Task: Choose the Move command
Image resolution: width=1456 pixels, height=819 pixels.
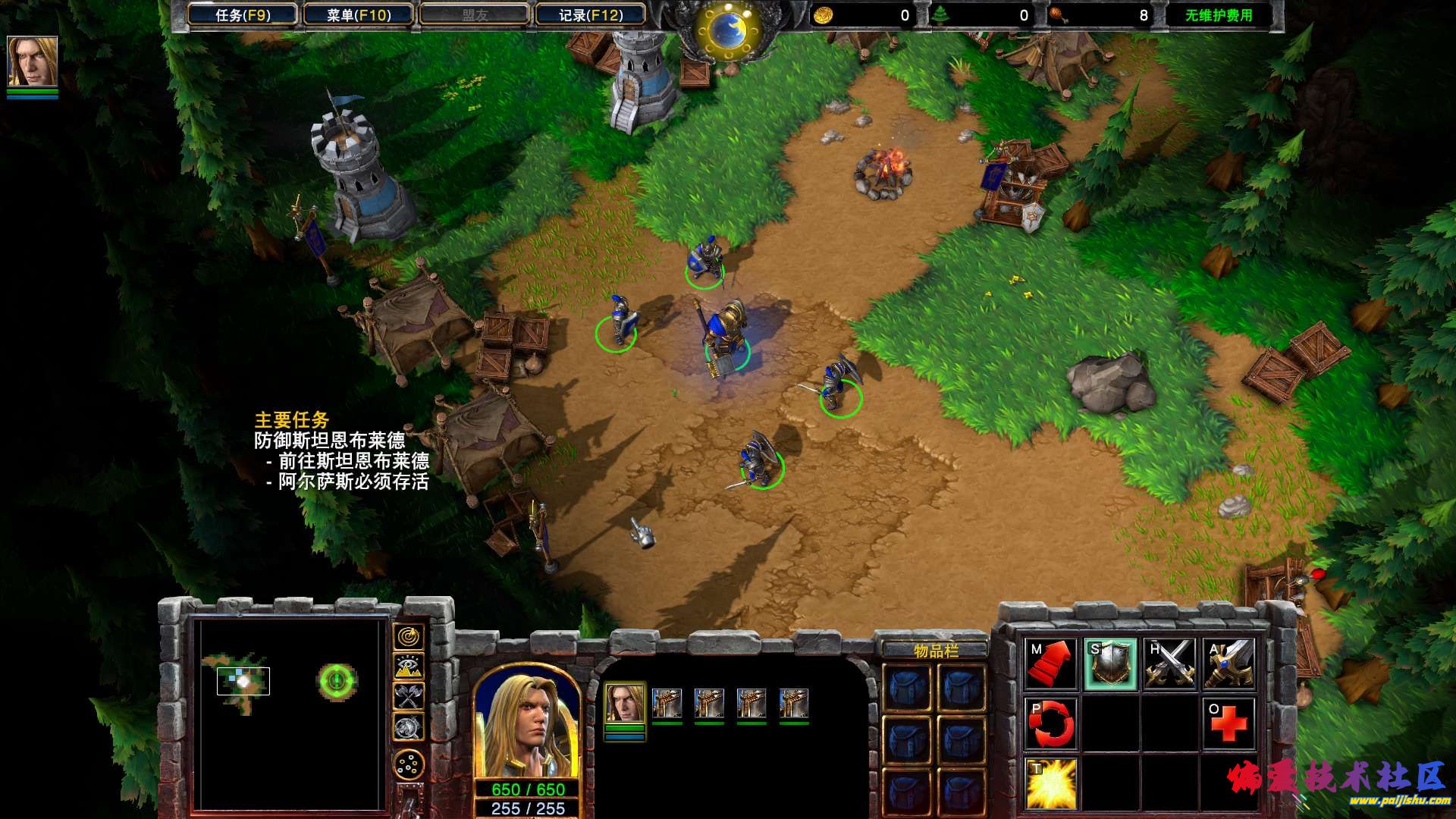Action: tap(1050, 664)
